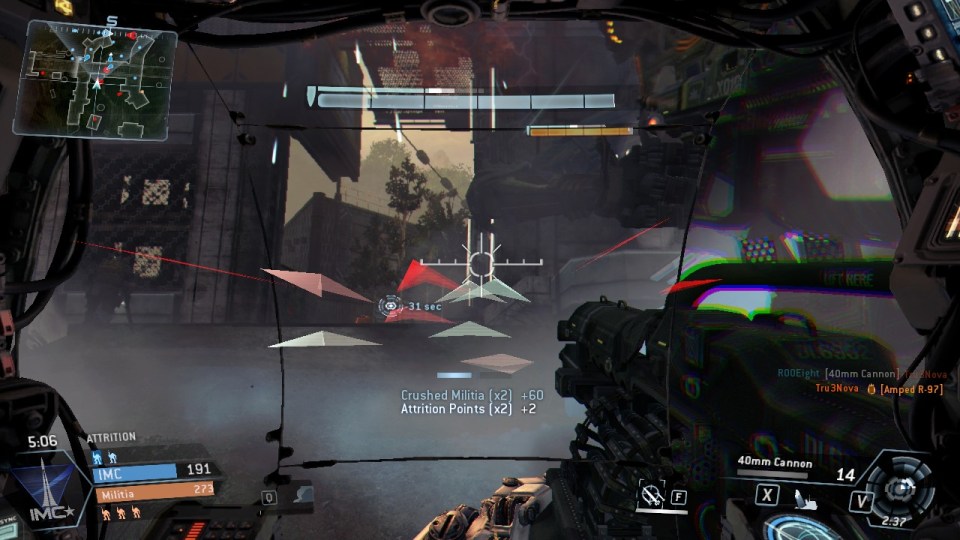Click the Tru3Nova kill feed entry
Viewport: 960px width, 540px height.
[x=880, y=388]
